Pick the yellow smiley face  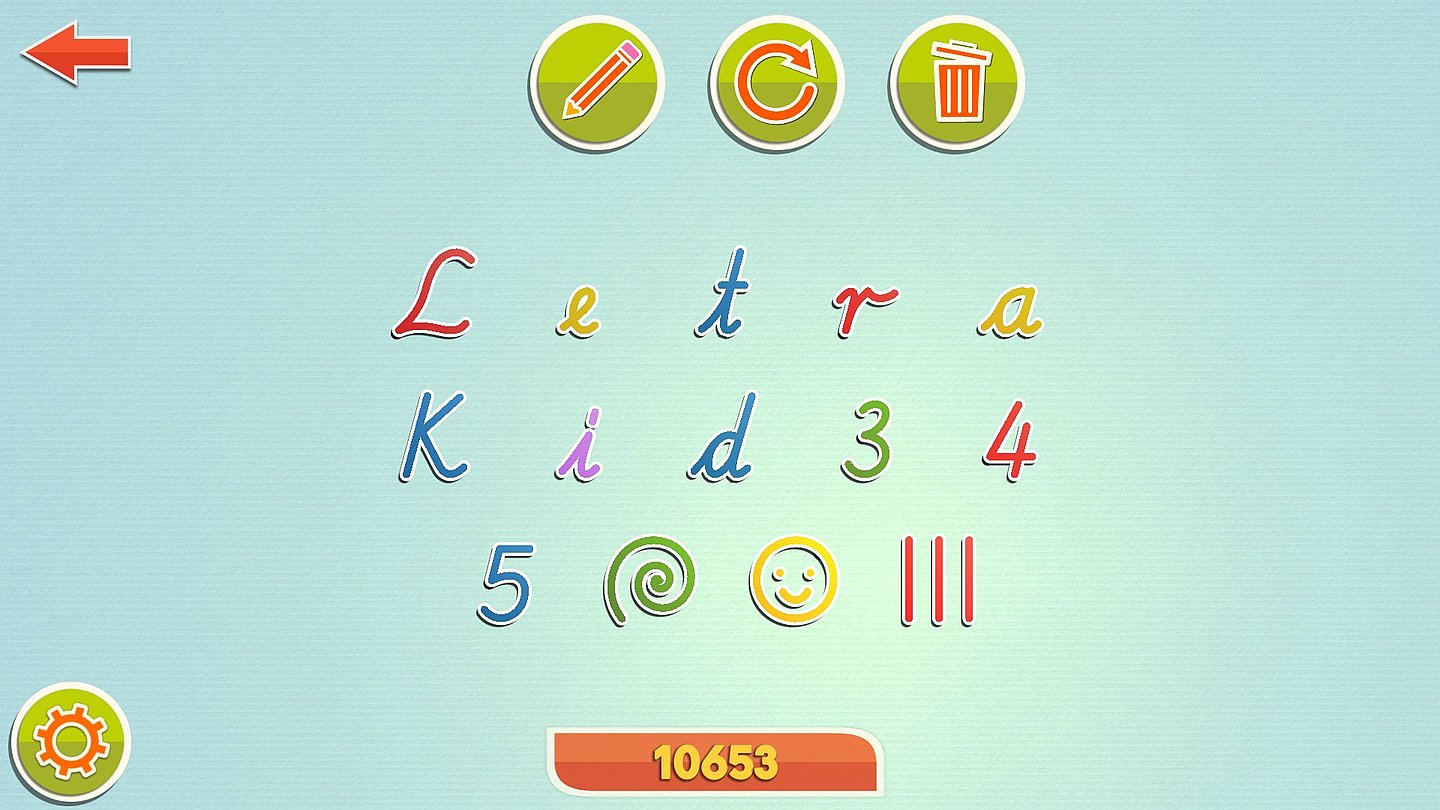pyautogui.click(x=794, y=581)
